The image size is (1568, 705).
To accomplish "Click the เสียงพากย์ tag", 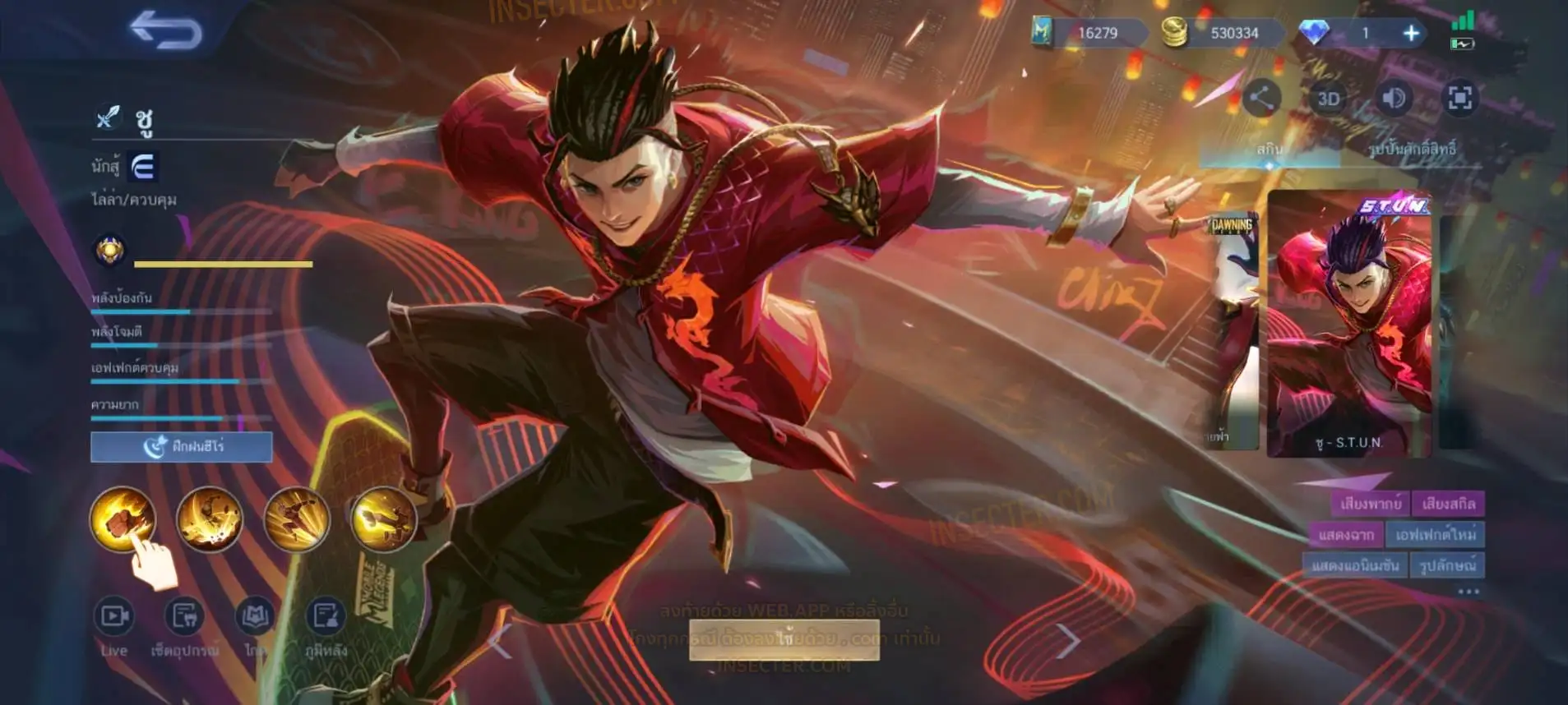I will pyautogui.click(x=1370, y=504).
